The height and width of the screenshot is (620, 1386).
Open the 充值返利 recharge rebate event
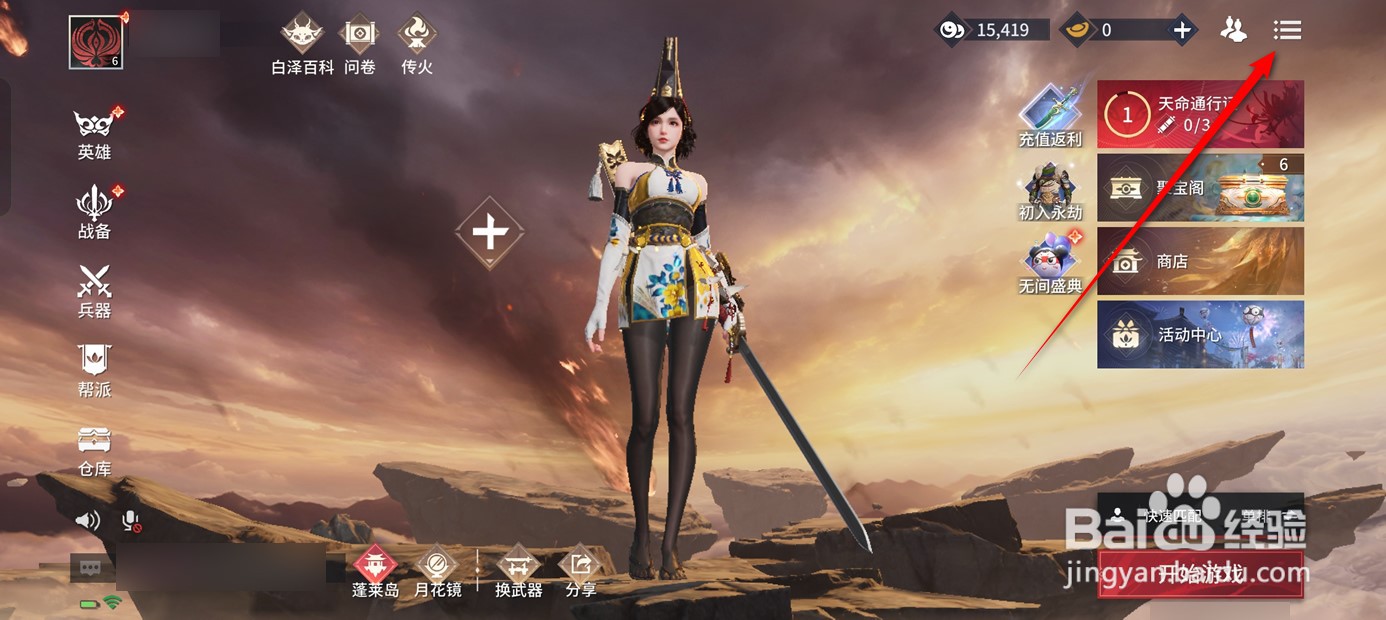point(1050,116)
